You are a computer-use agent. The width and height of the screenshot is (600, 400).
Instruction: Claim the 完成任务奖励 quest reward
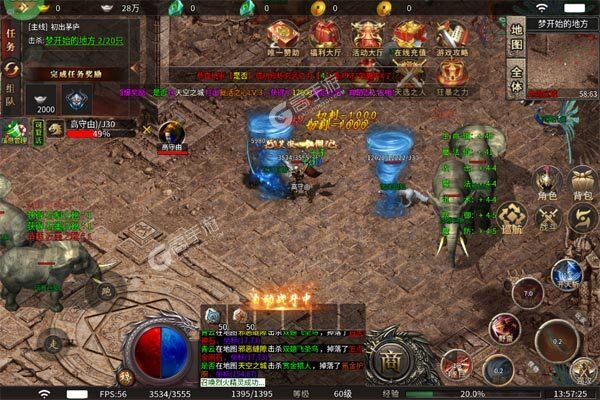pyautogui.click(x=76, y=72)
